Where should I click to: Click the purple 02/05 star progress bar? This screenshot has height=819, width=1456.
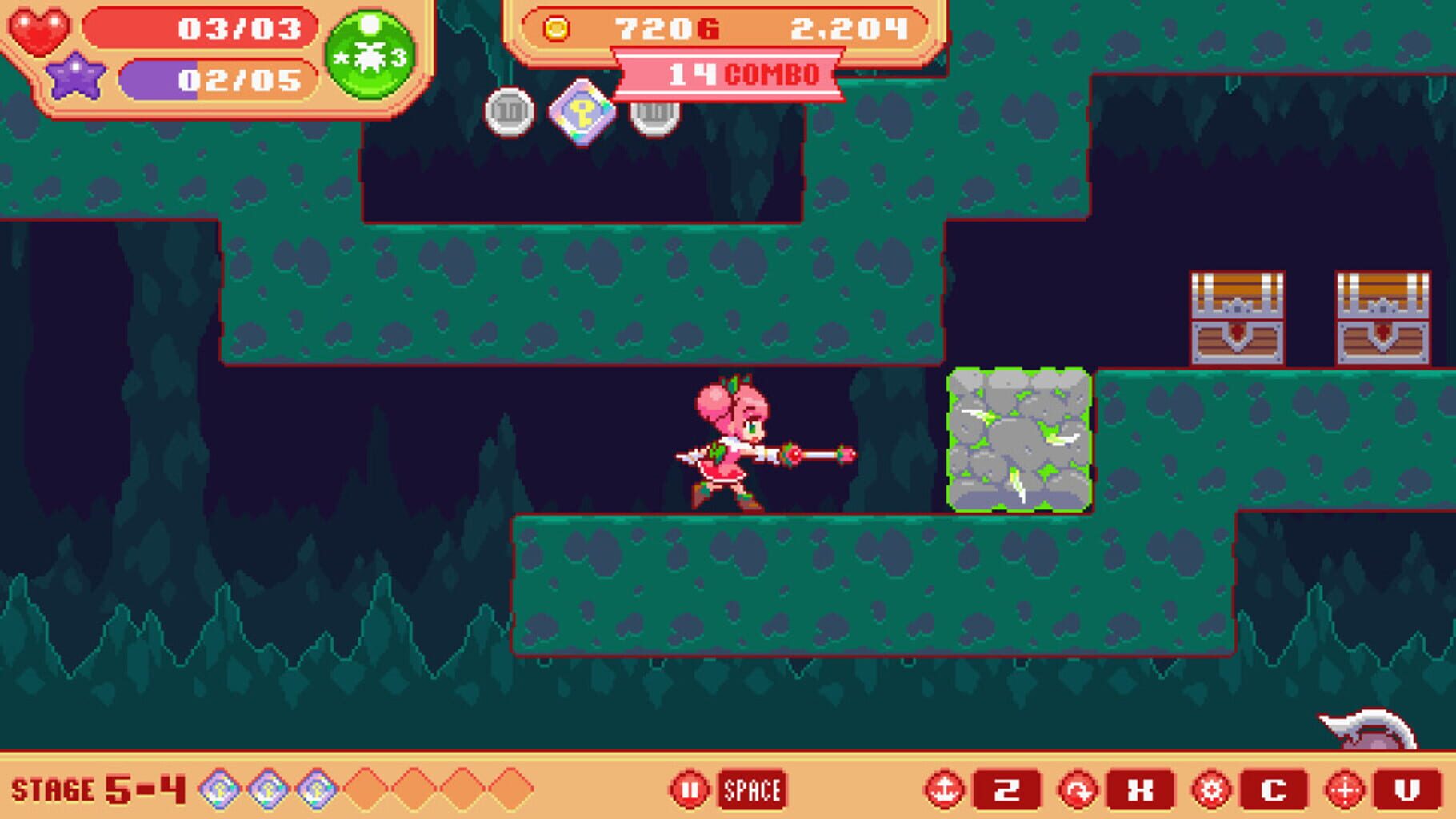tap(216, 78)
